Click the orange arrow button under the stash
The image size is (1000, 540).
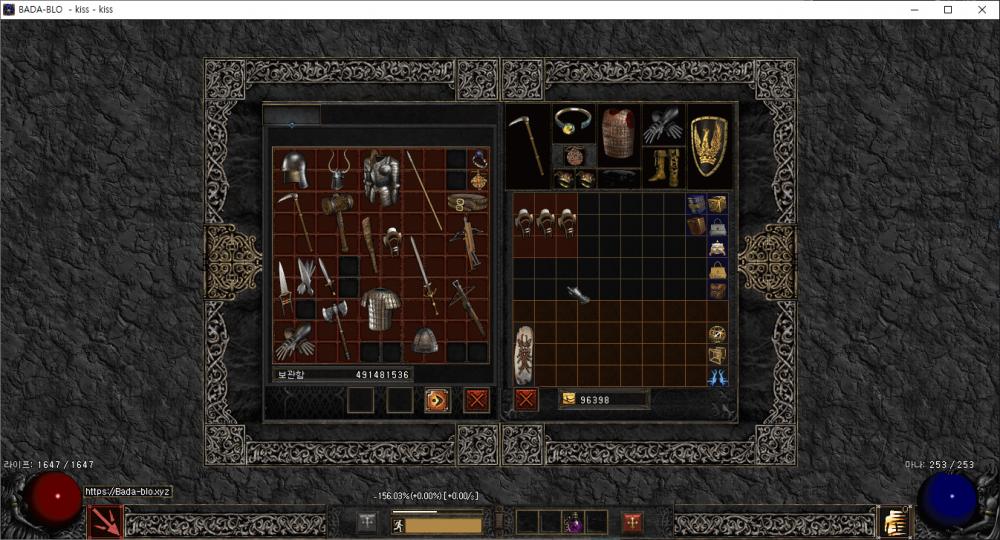[x=437, y=400]
